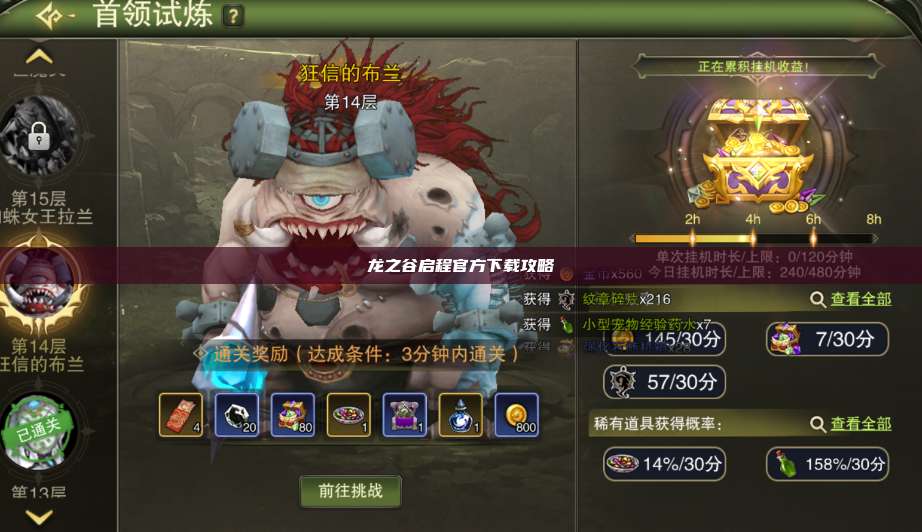The image size is (922, 532).
Task: Tap the 158%/30分 green potion rate
Action: point(827,464)
